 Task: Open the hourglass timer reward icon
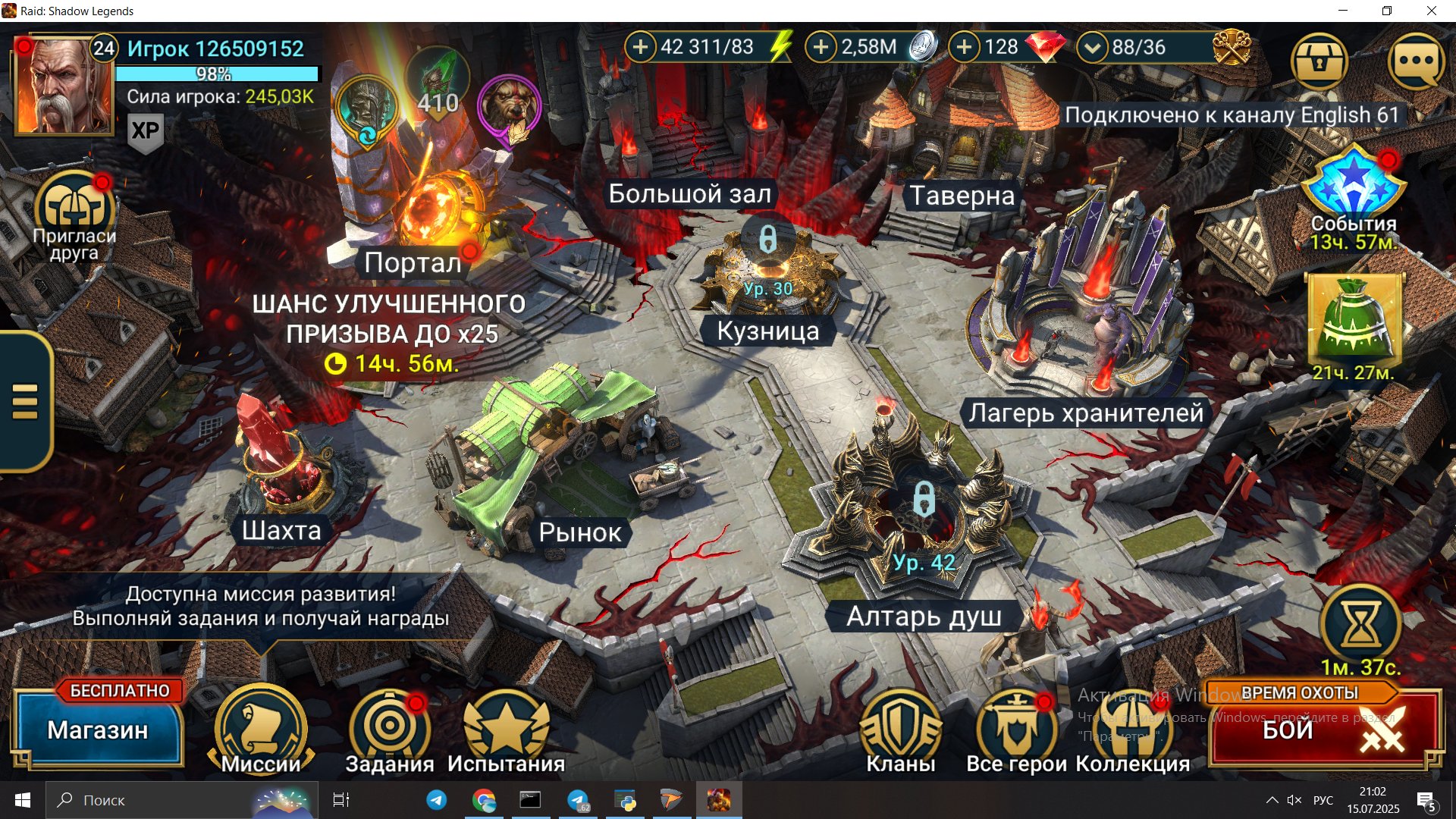coord(1360,626)
